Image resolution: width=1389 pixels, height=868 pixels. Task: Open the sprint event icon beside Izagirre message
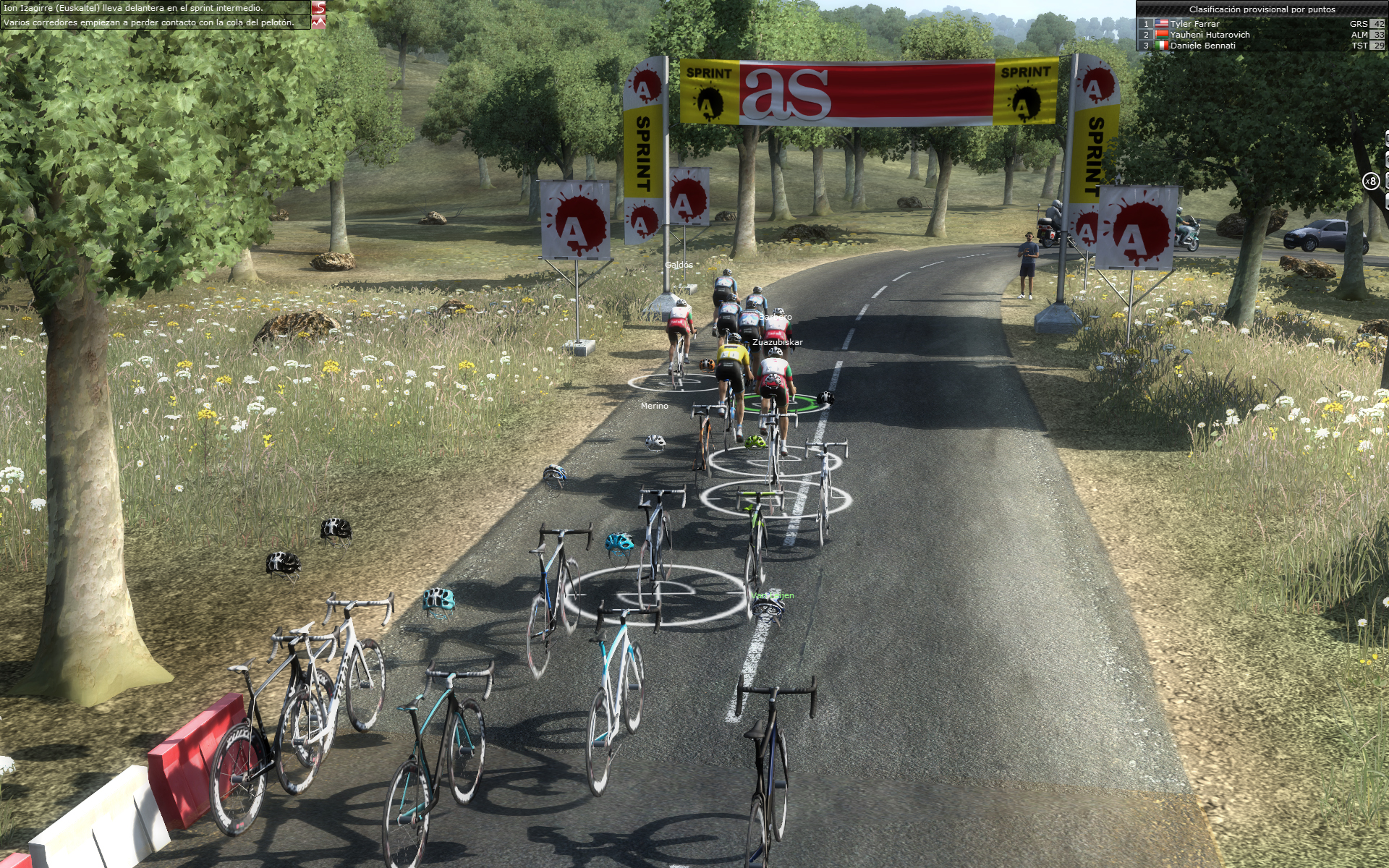[318, 8]
